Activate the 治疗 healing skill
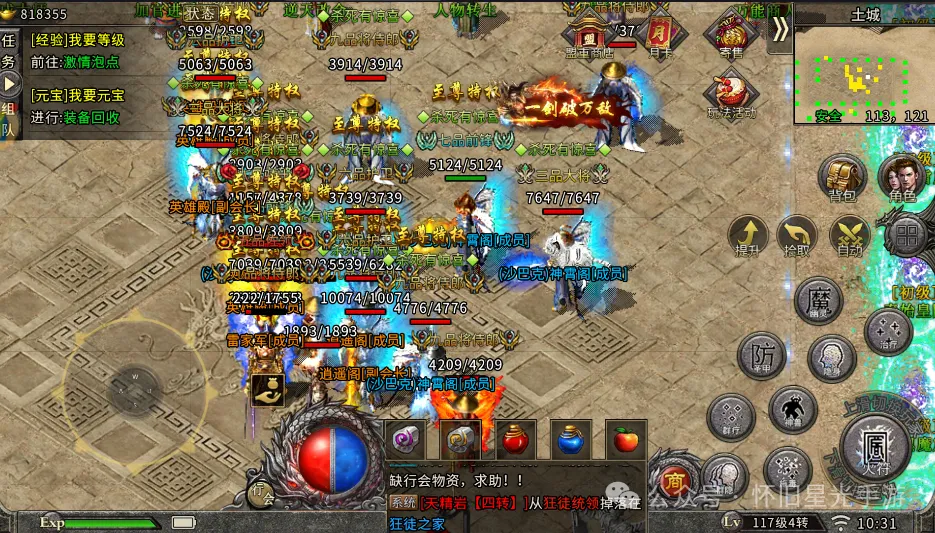935x533 pixels. click(887, 331)
